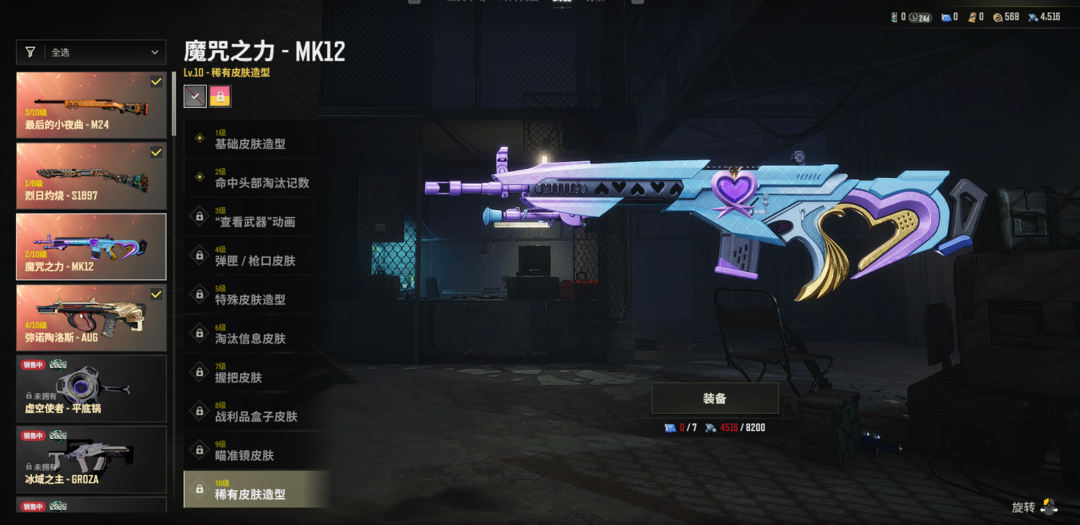The height and width of the screenshot is (525, 1080).
Task: View level 8 战利品盒子皮肤
Action: [x=256, y=412]
